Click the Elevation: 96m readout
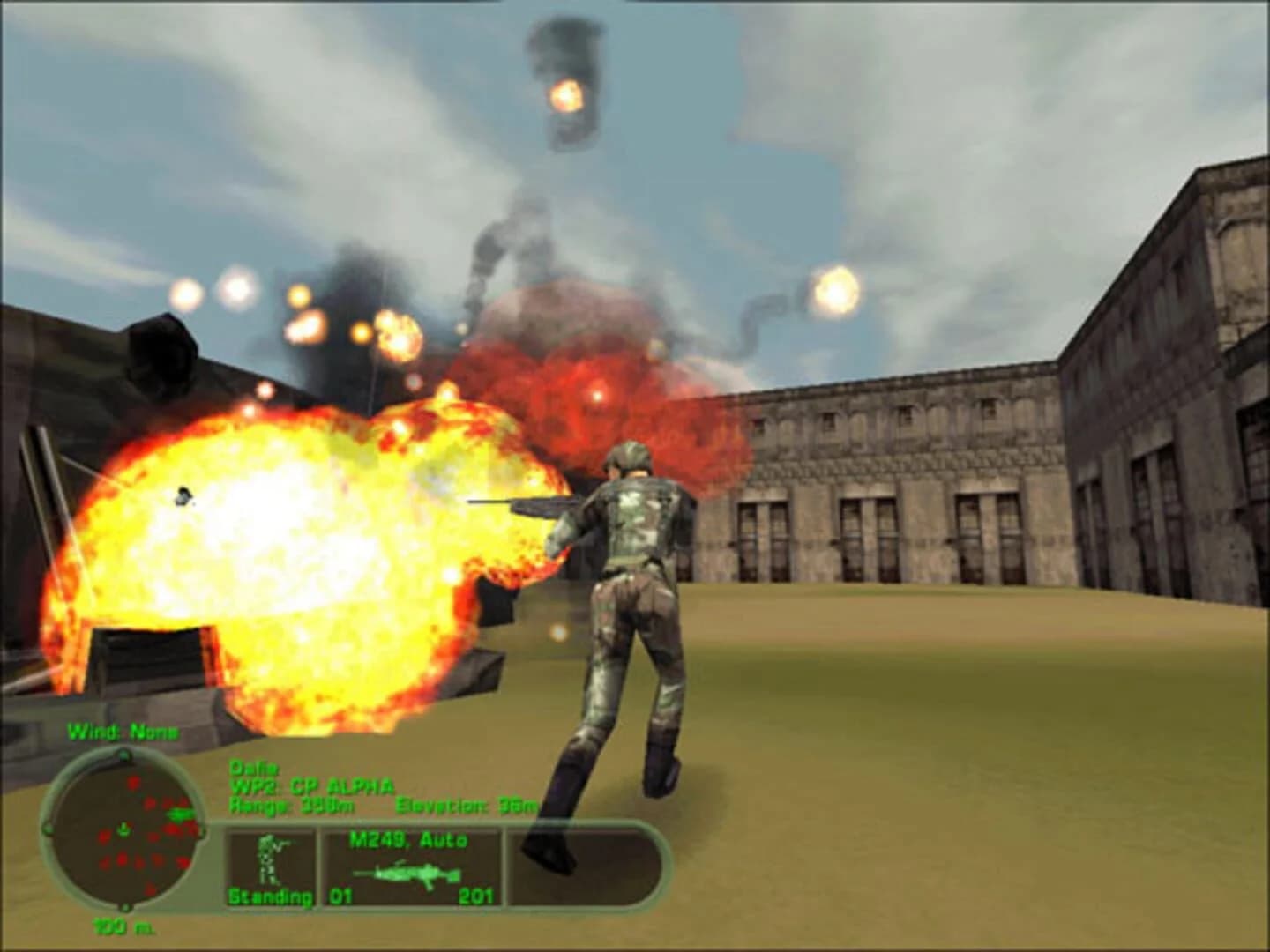Viewport: 1270px width, 952px height. pos(466,807)
